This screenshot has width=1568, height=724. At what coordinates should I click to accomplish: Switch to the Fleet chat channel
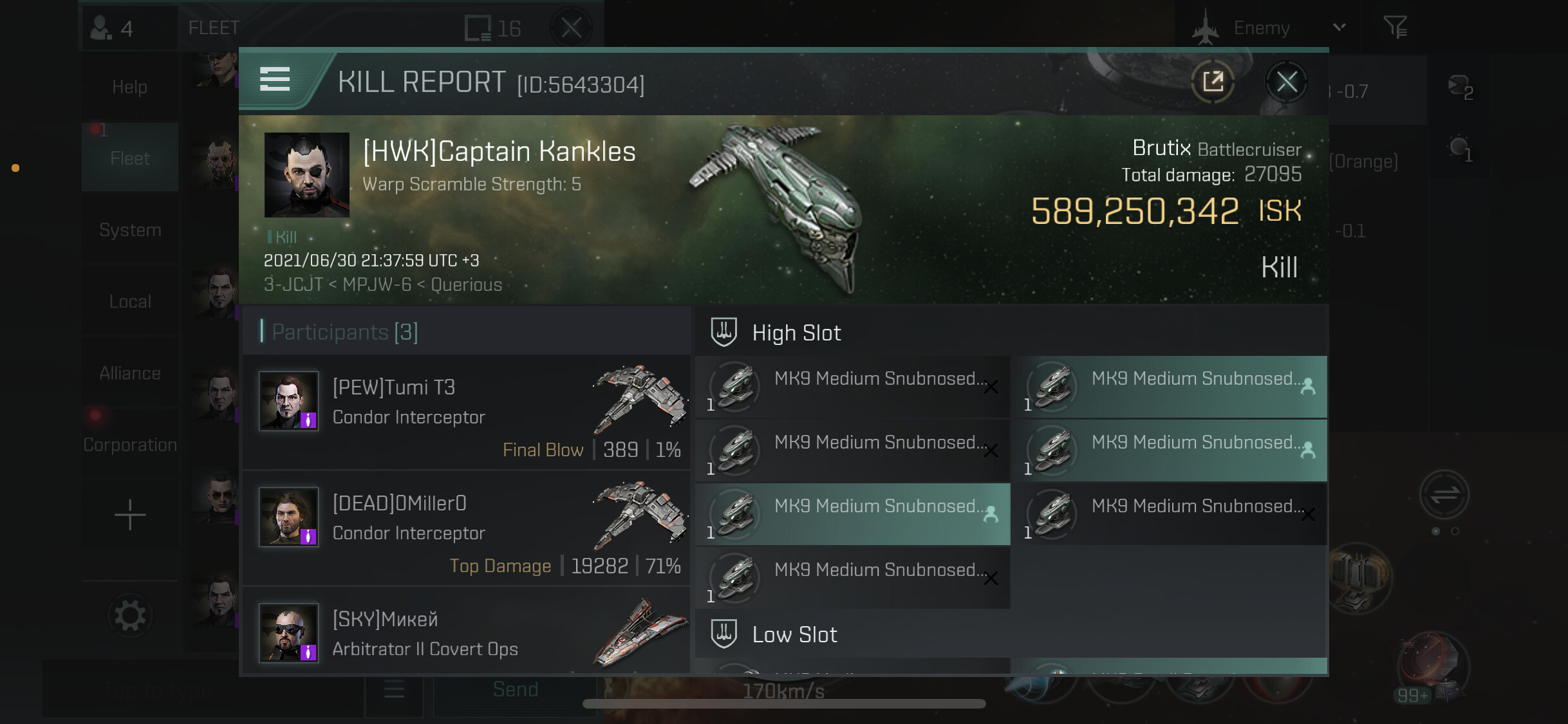130,158
